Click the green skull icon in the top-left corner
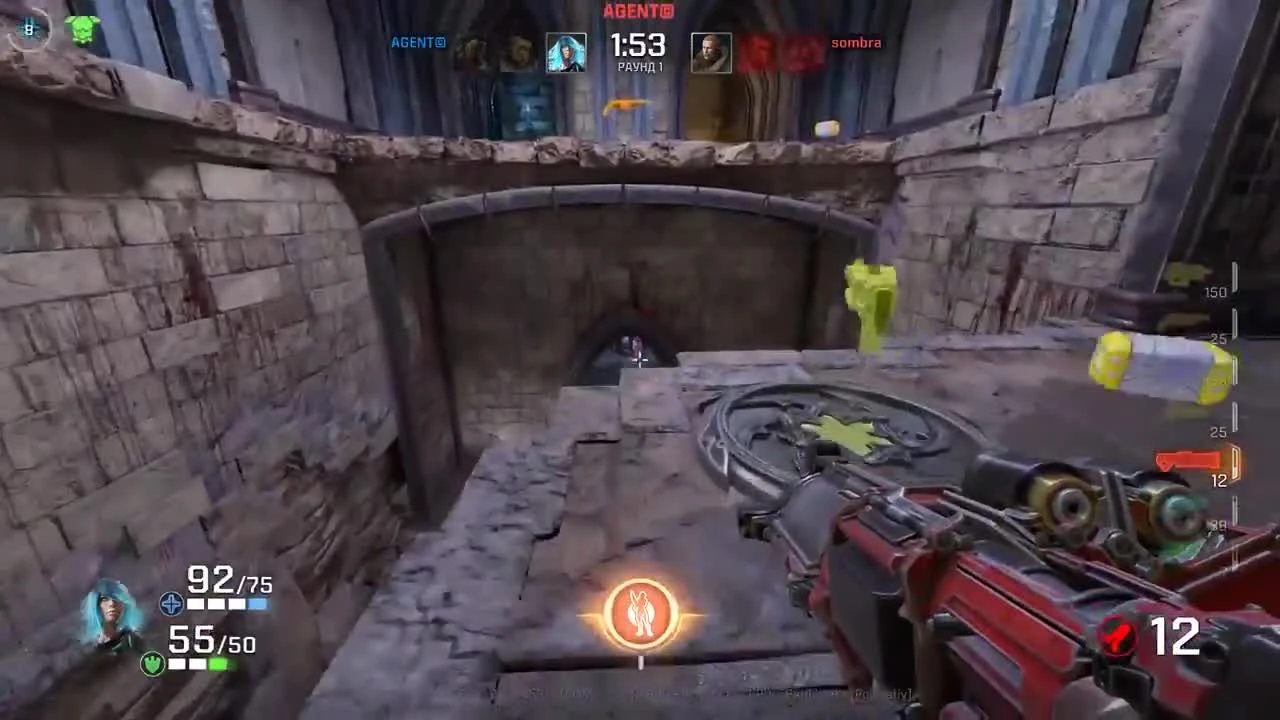 (x=80, y=28)
